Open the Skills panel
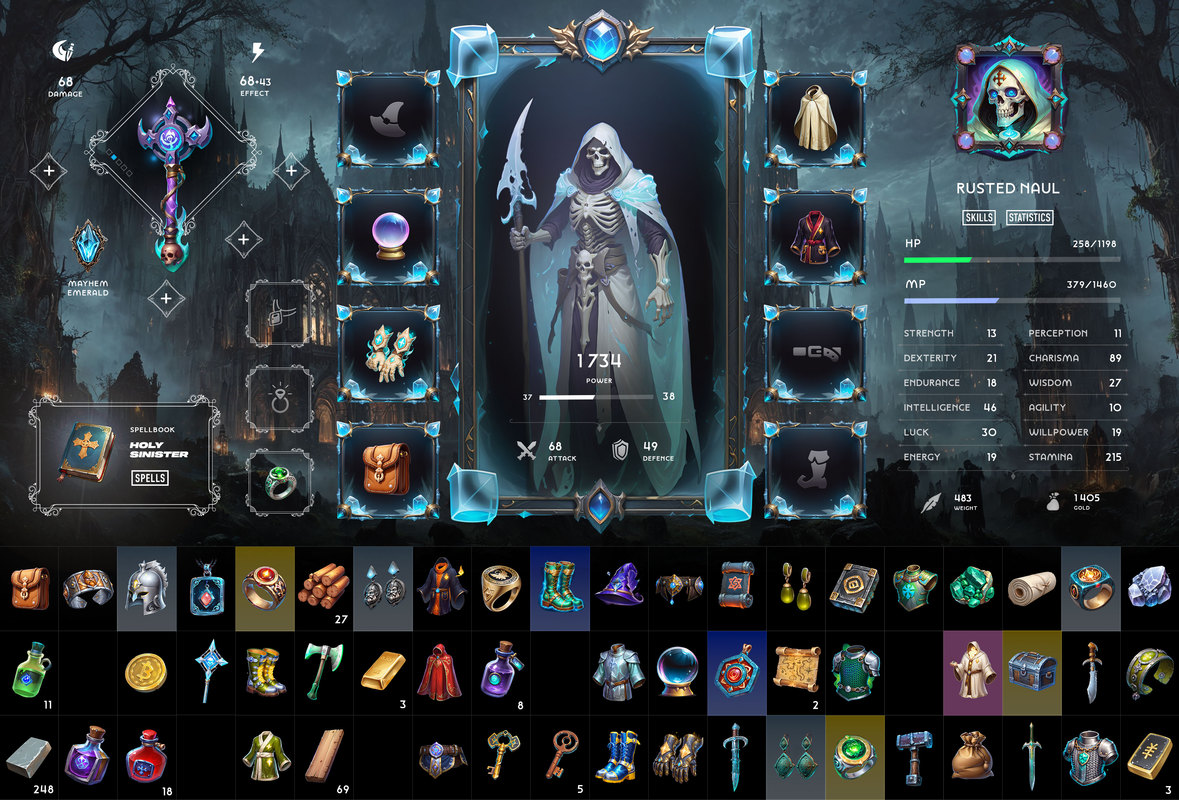 978,217
